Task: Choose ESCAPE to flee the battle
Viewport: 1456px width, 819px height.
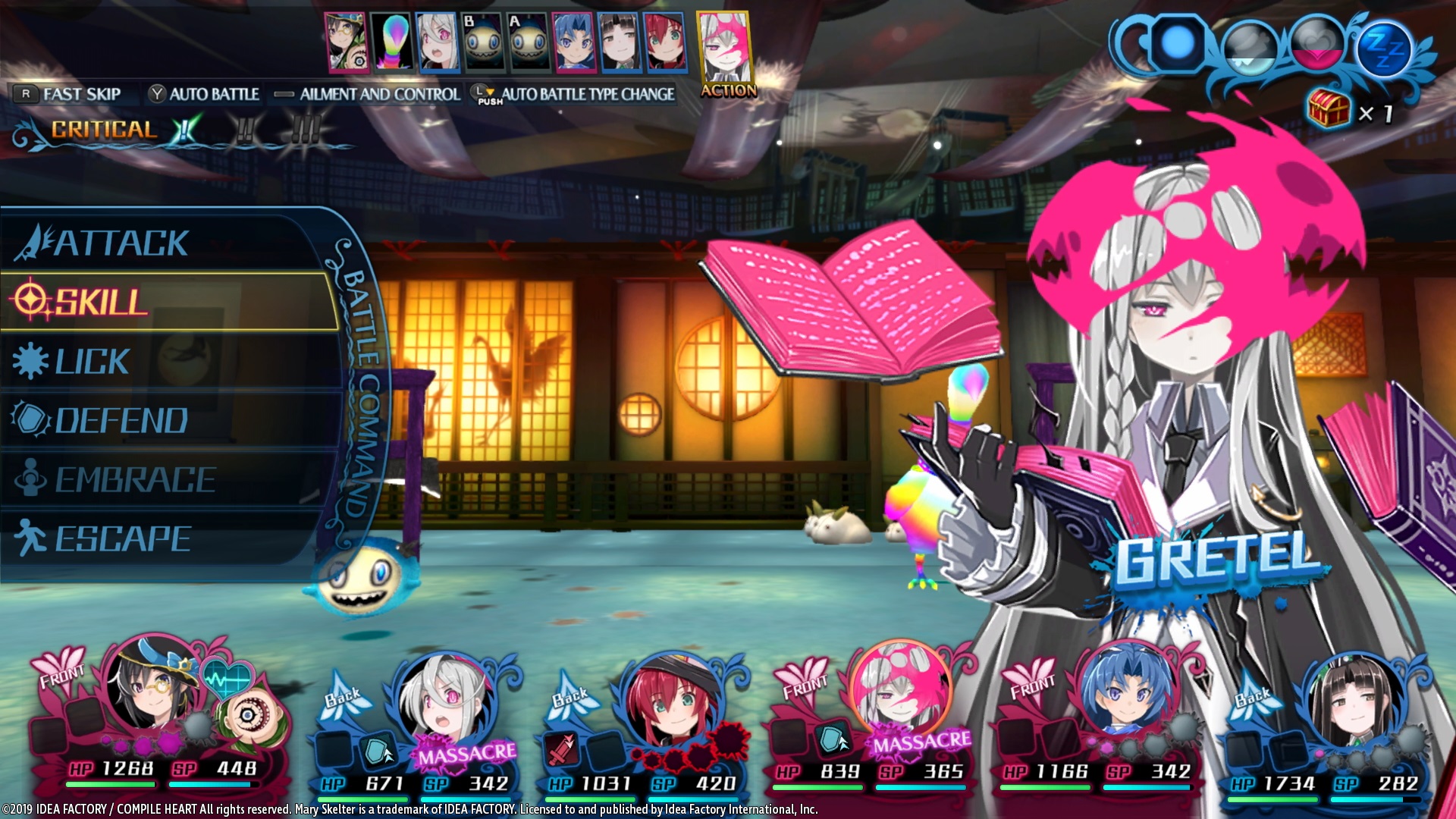Action: pyautogui.click(x=123, y=539)
